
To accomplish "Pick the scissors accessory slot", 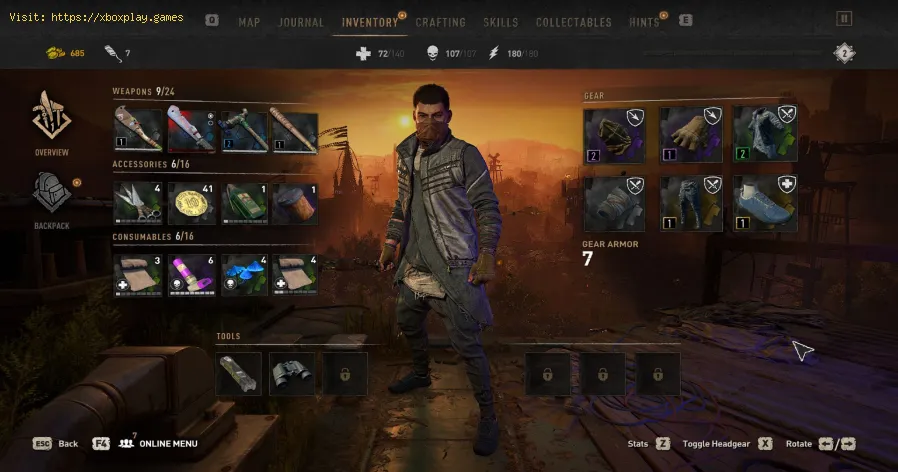I will pyautogui.click(x=138, y=202).
